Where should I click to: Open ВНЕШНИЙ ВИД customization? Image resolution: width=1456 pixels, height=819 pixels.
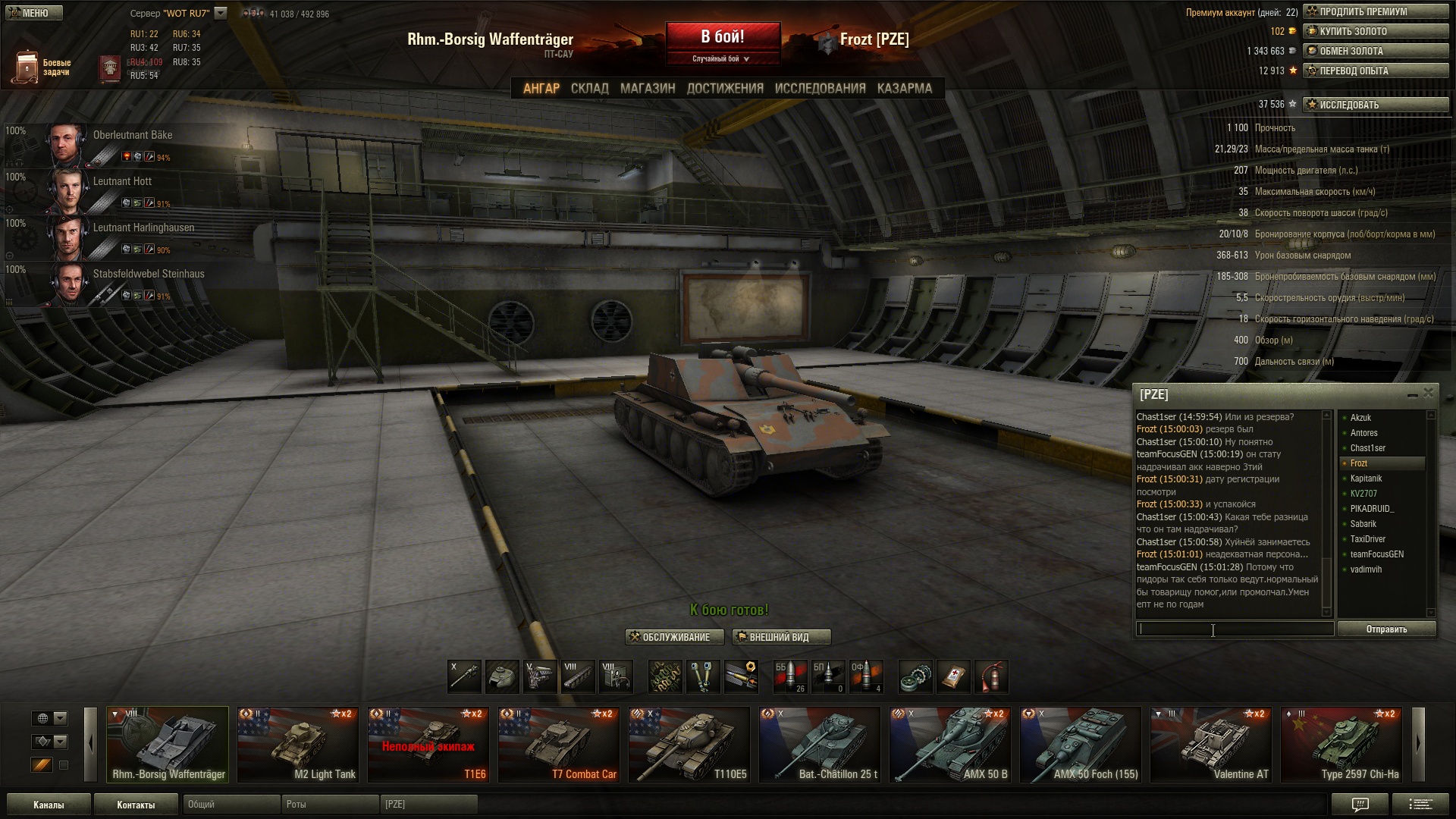pyautogui.click(x=781, y=637)
